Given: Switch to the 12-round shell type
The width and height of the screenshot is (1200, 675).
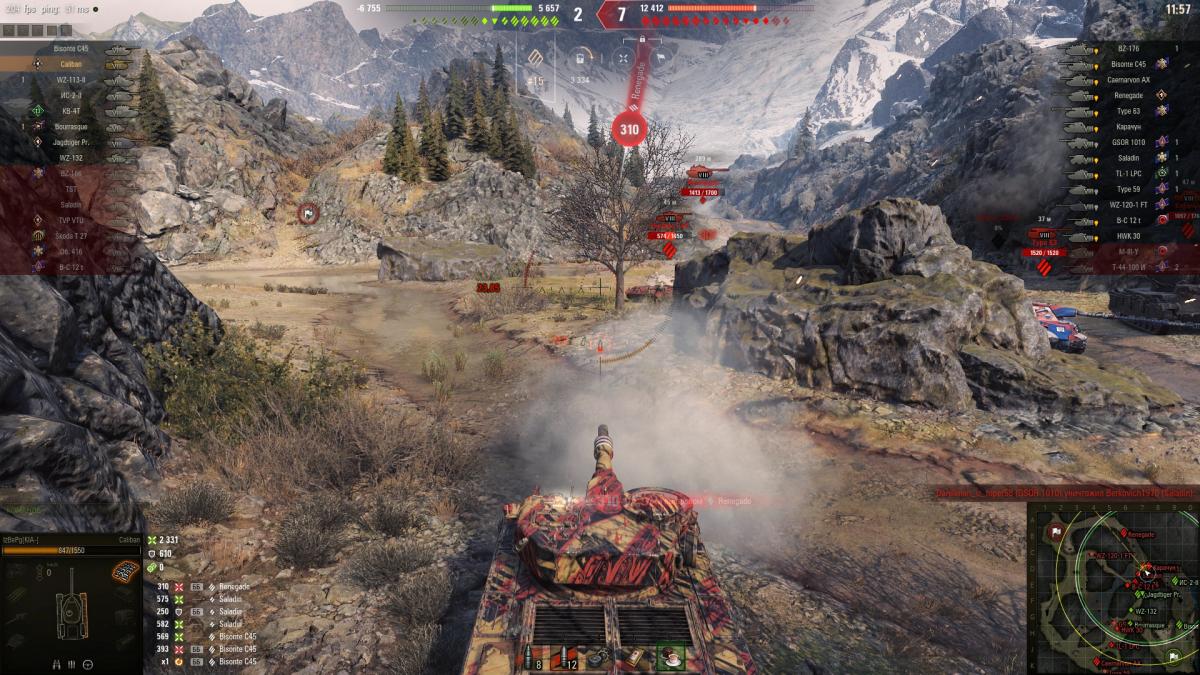Looking at the screenshot, I should pyautogui.click(x=567, y=658).
